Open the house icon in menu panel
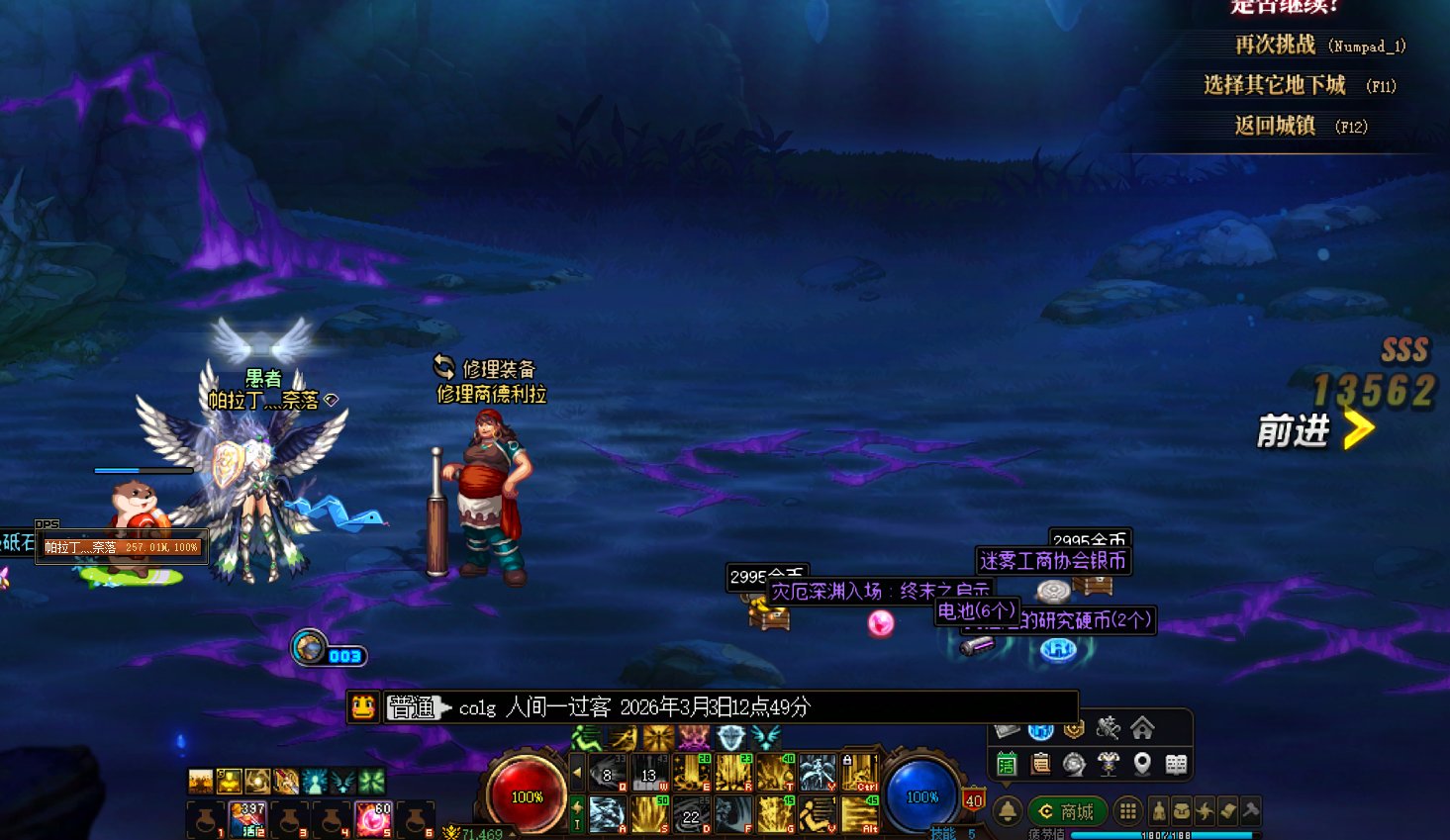The image size is (1450, 840). [1142, 729]
